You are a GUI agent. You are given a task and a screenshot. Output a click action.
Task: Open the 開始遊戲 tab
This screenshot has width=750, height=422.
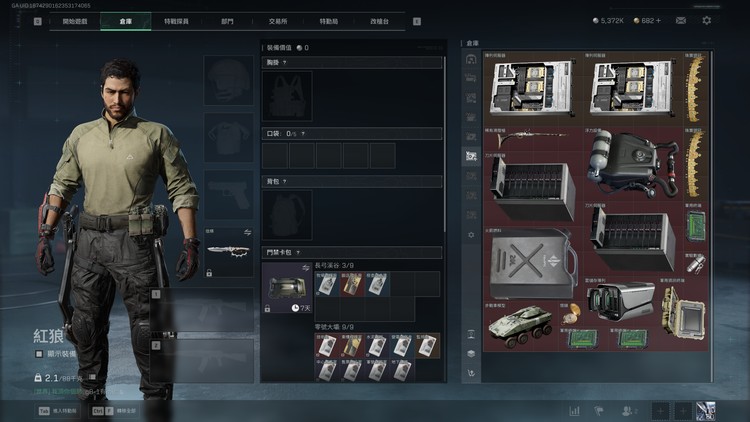(74, 21)
